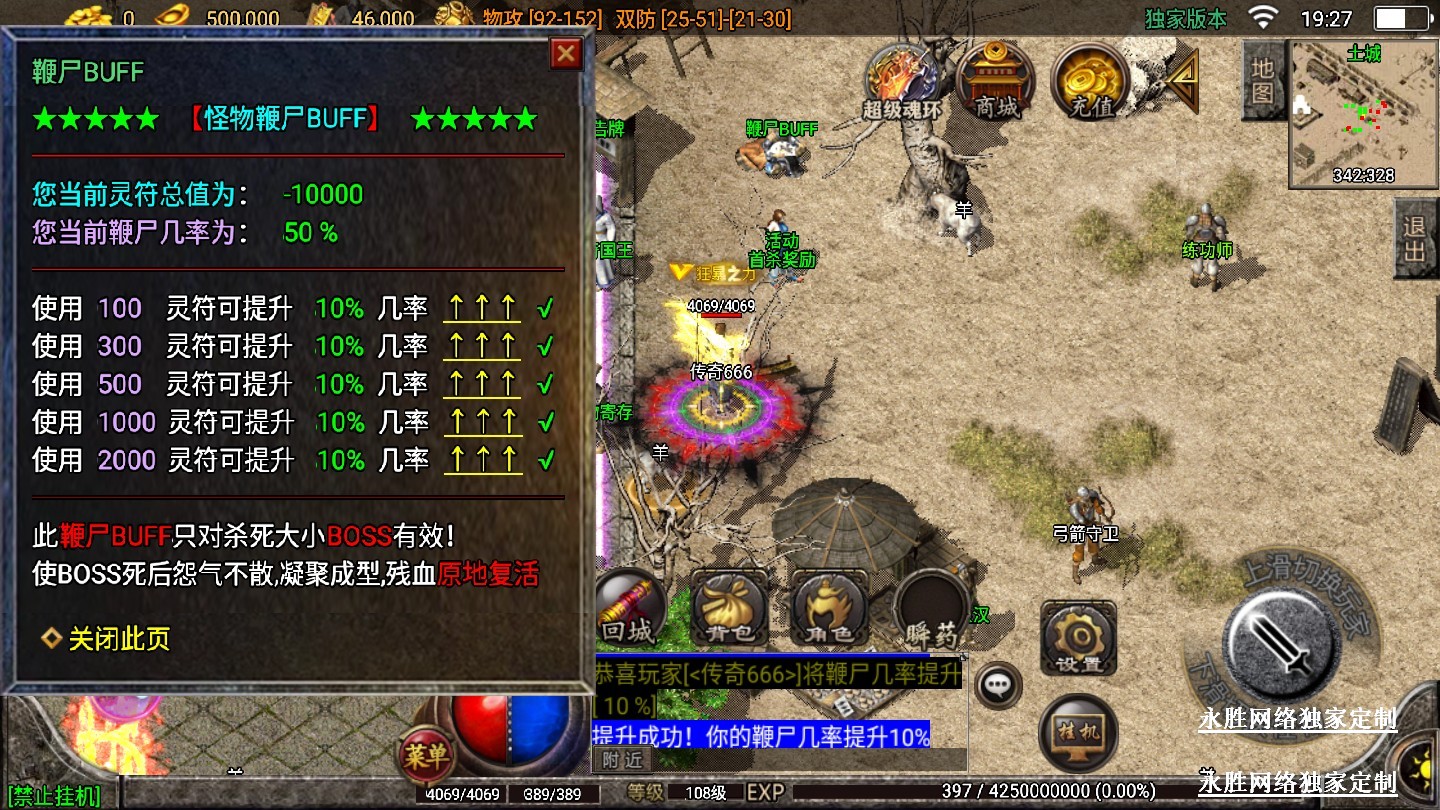
Task: Upgrade rate using 1000 灵符
Action: (x=482, y=423)
